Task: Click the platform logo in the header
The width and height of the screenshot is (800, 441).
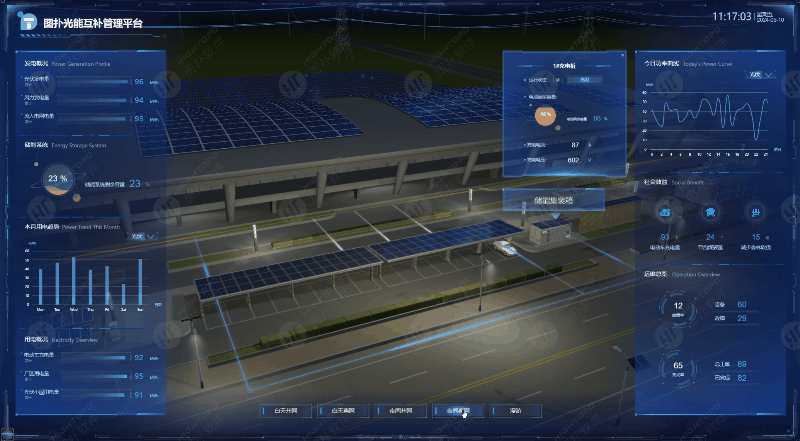Action: (x=26, y=19)
